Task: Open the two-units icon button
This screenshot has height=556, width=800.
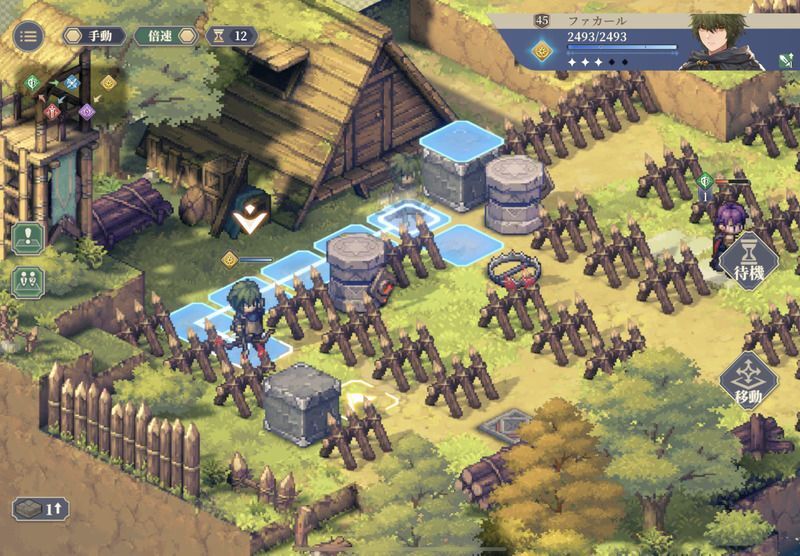Action: (x=28, y=280)
